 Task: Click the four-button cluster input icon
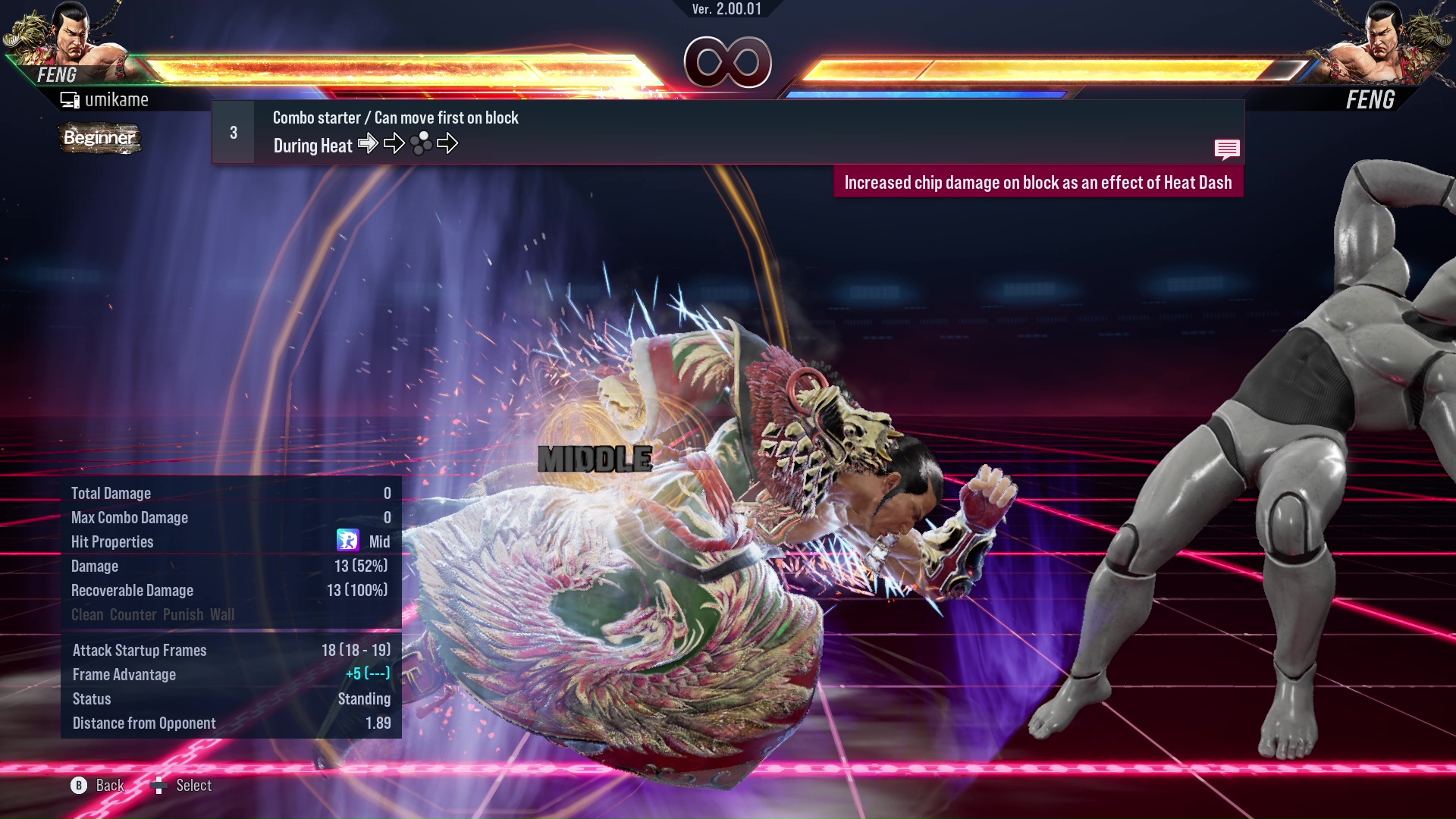coord(422,143)
